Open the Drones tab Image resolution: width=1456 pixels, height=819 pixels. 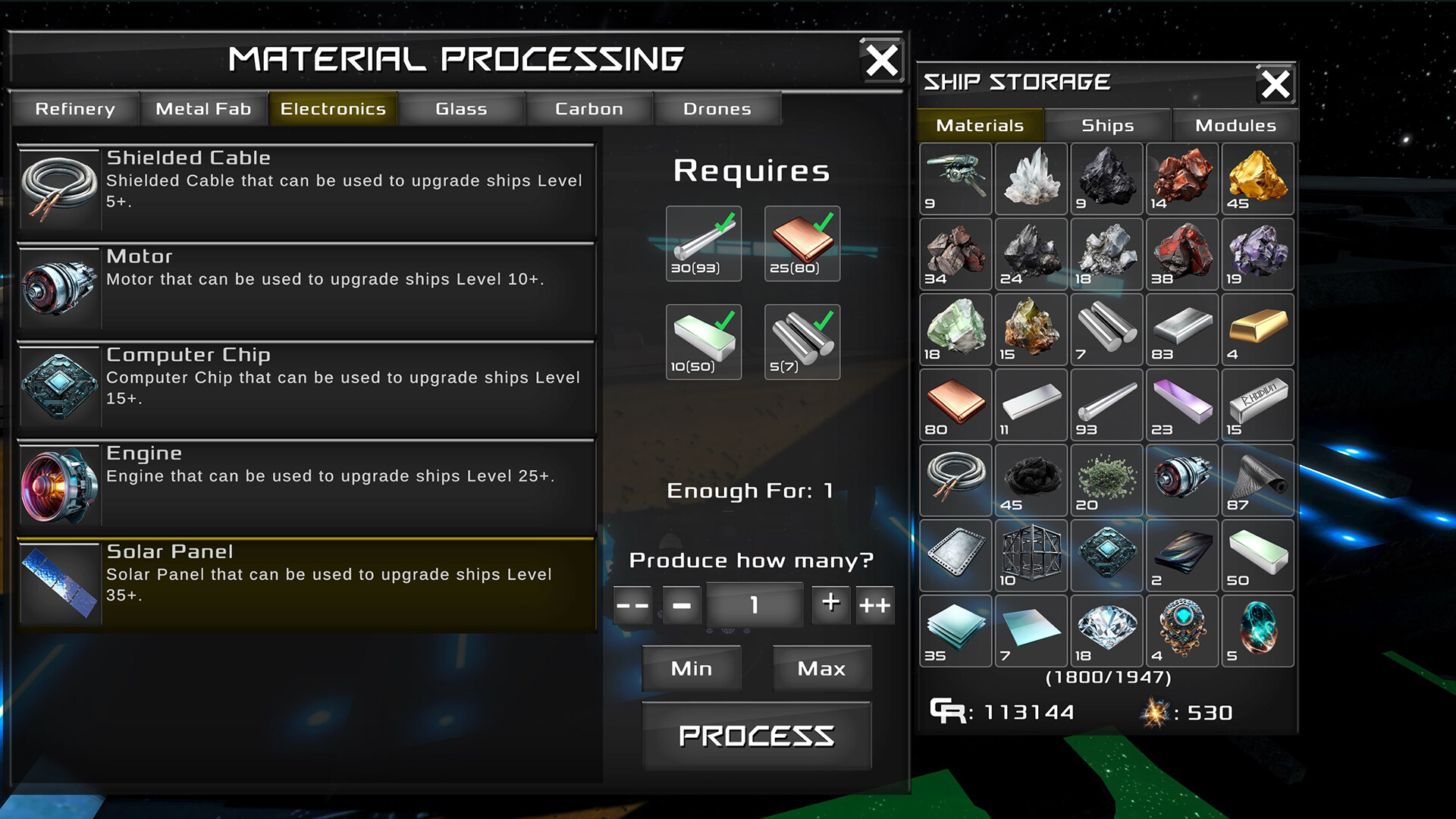[x=717, y=108]
